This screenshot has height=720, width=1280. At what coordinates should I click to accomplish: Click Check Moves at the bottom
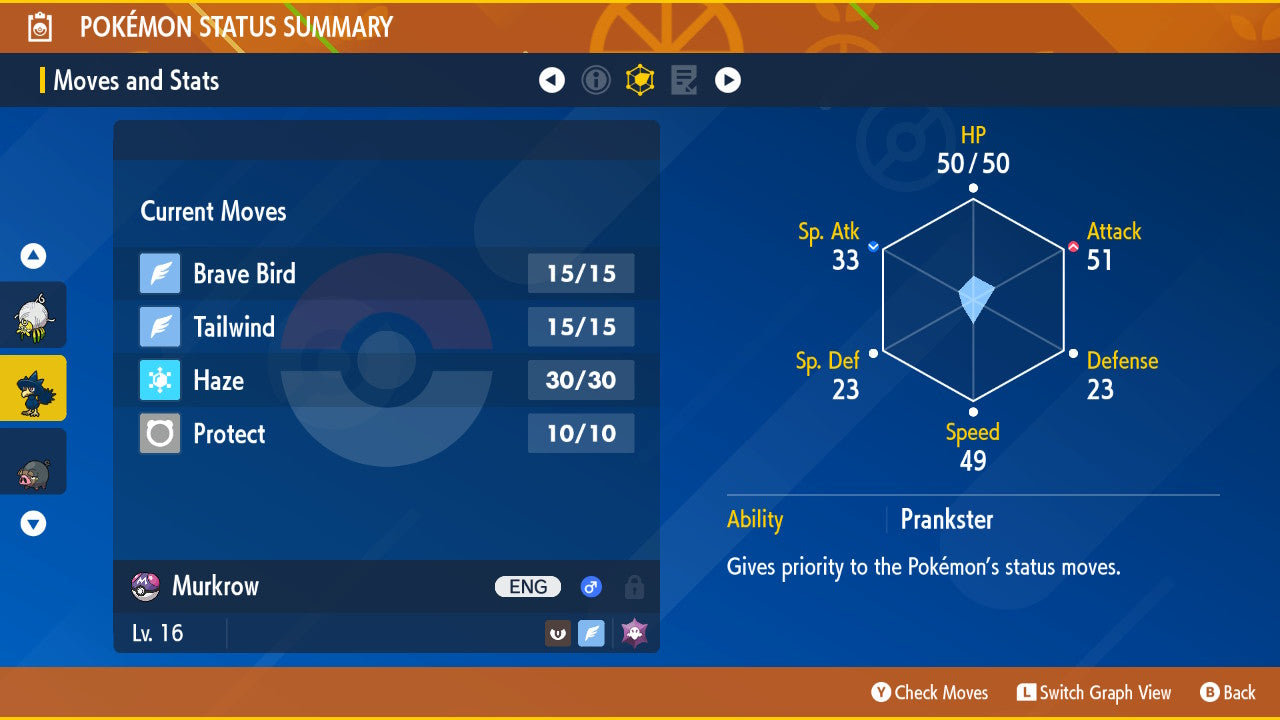(x=930, y=692)
